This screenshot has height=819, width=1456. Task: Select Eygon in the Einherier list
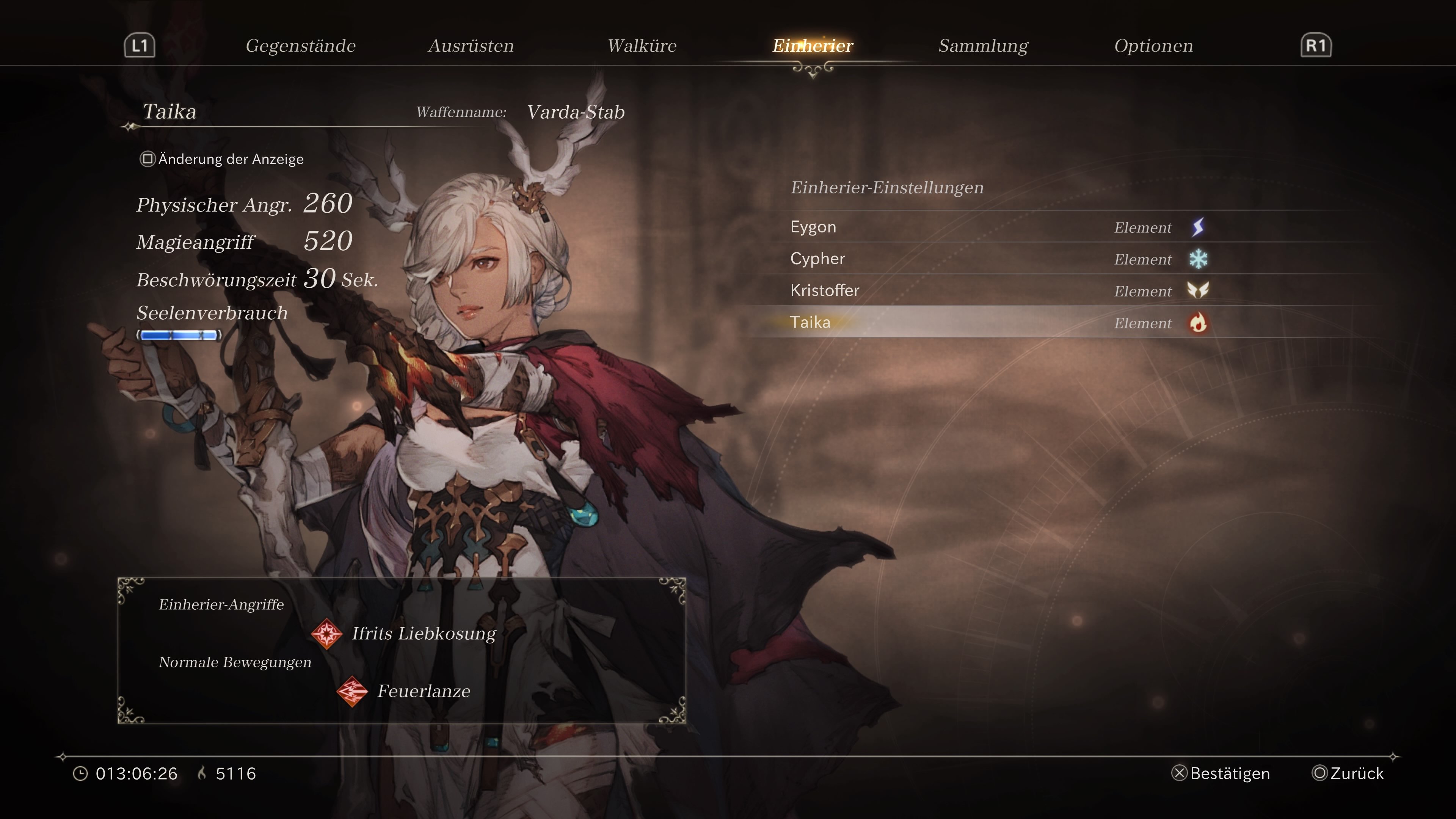(814, 227)
